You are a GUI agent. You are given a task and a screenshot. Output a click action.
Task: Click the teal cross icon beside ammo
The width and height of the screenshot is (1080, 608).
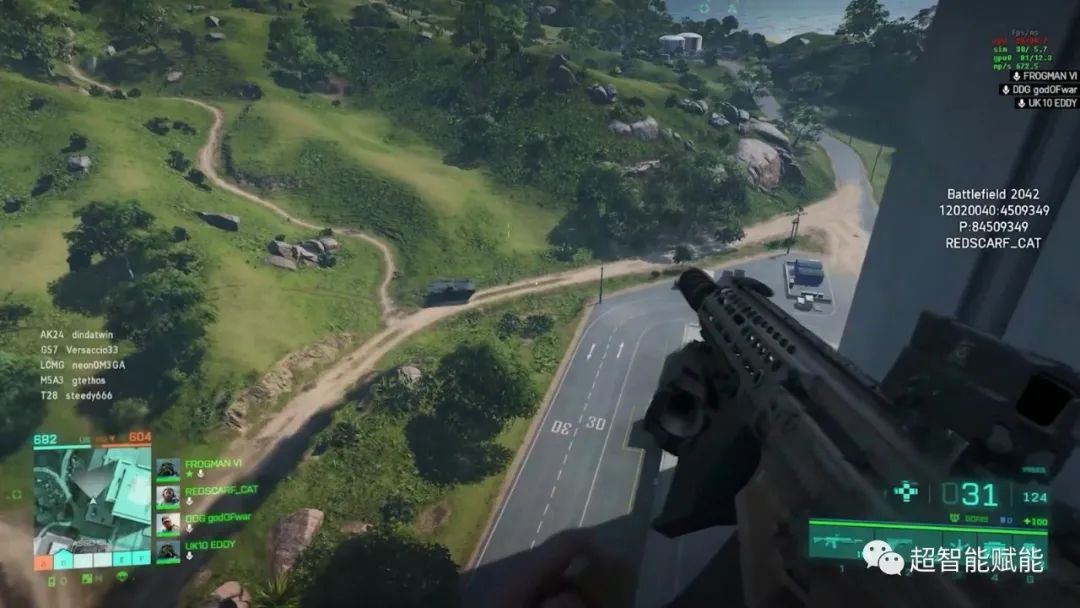point(906,491)
